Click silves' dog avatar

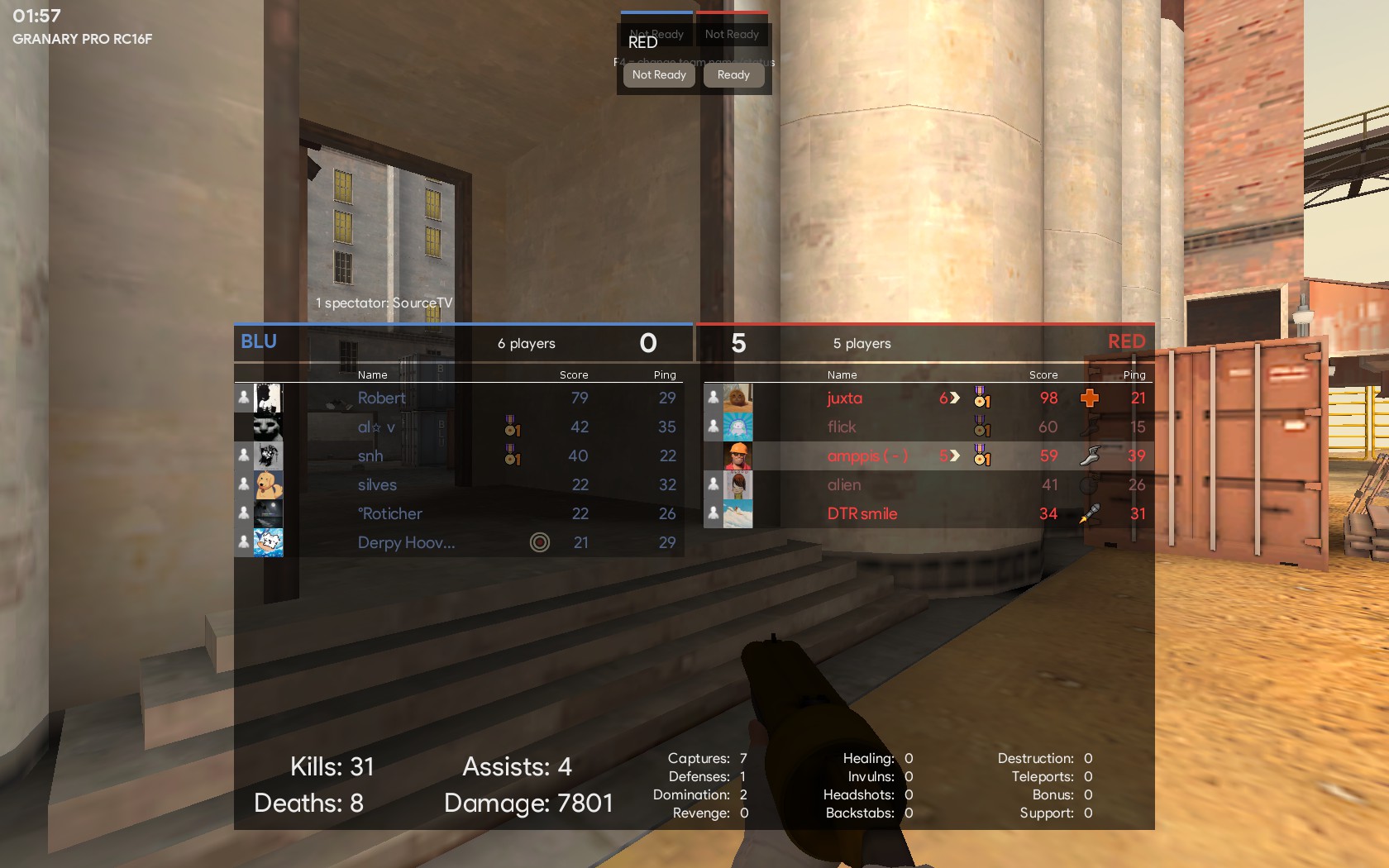[x=268, y=485]
